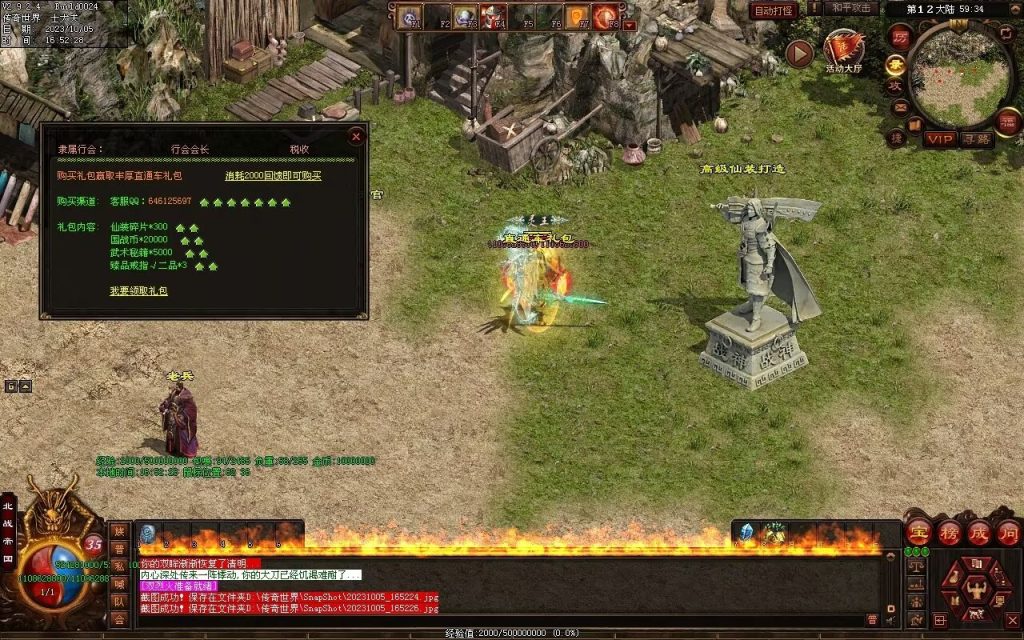The width and height of the screenshot is (1024, 640).
Task: Activate 寻路 pathfinding button
Action: (977, 139)
